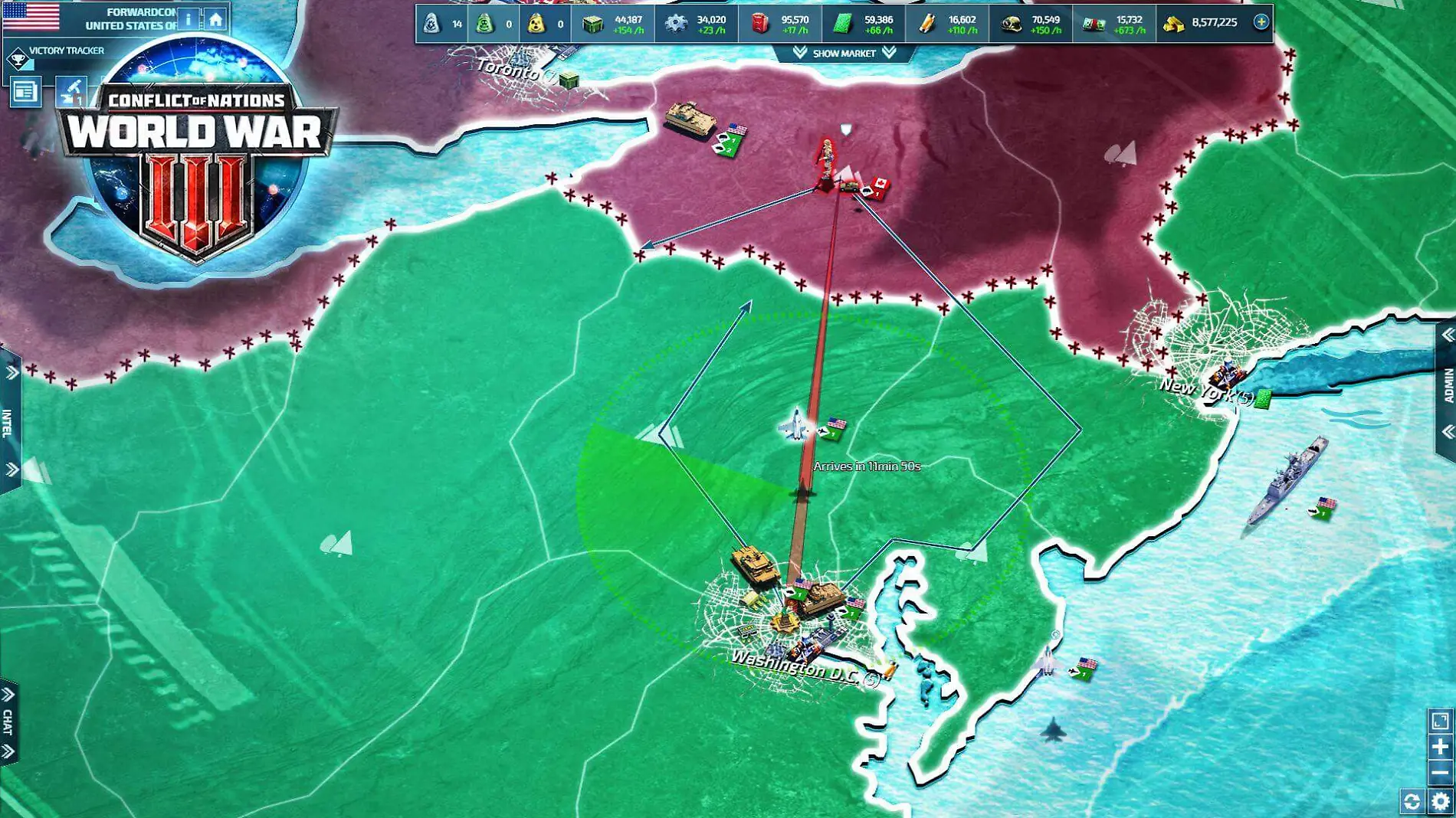Select the US naval ship unit off the coast
Viewport: 1456px width, 818px height.
pos(1289,481)
